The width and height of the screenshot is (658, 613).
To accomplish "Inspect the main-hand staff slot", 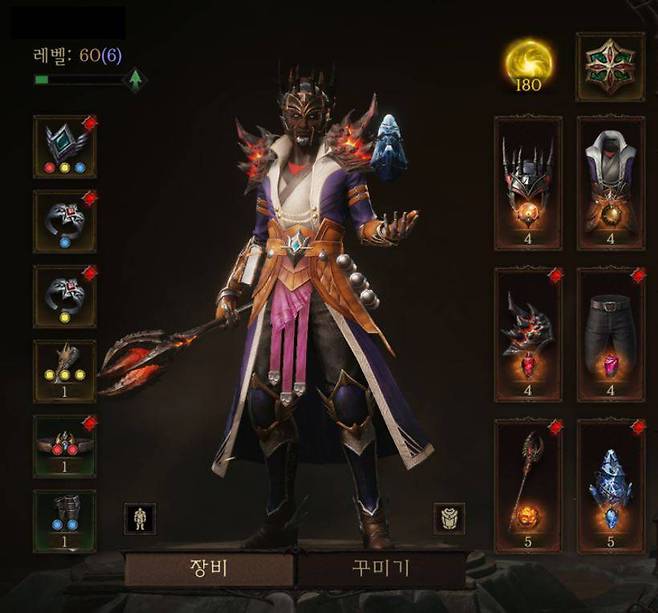I will [x=528, y=485].
